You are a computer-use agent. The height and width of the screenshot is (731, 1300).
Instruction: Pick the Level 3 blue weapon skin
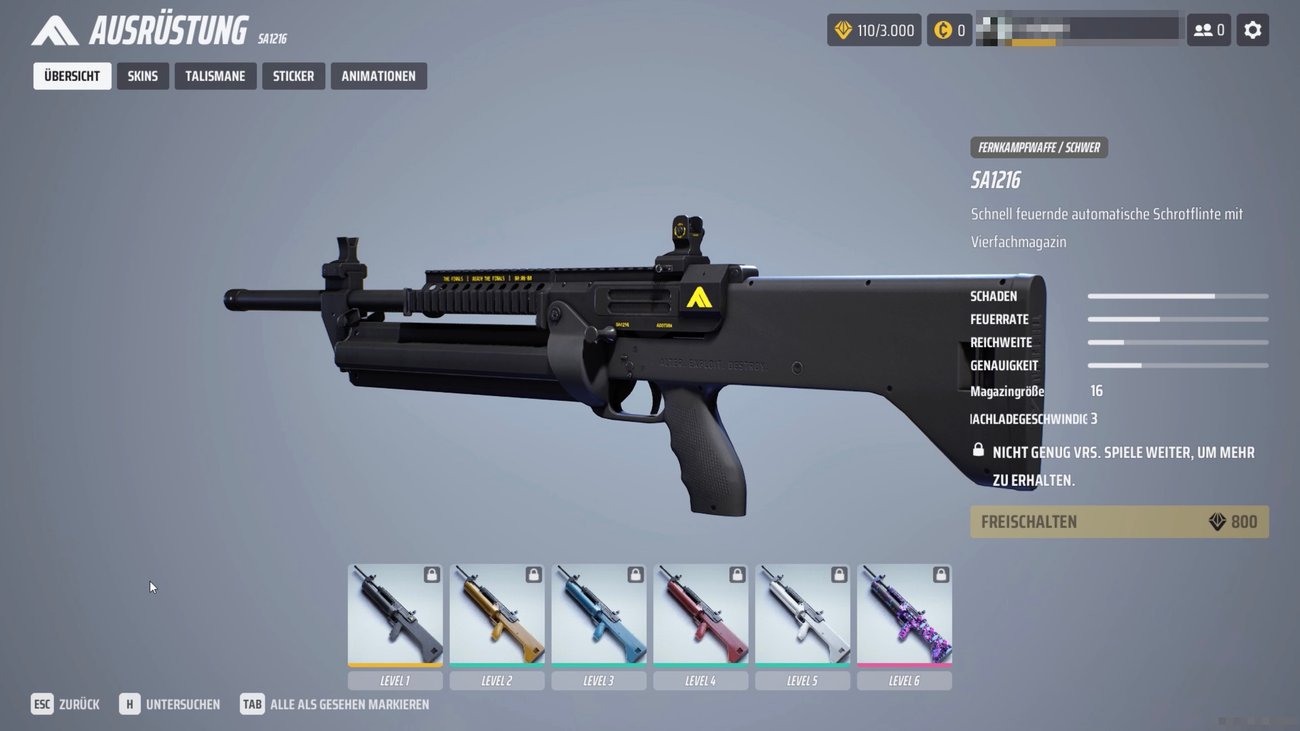[x=599, y=615]
